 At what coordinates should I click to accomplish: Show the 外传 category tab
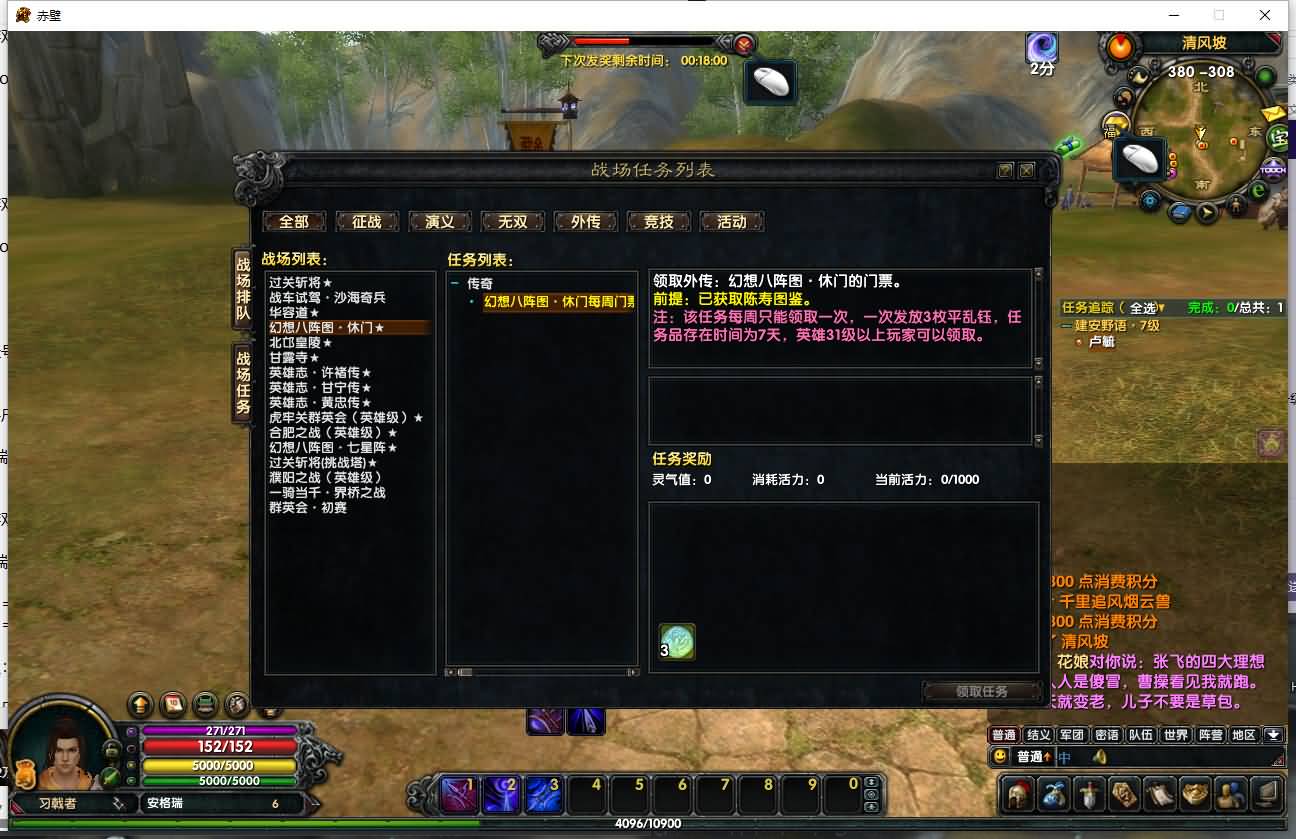coord(586,222)
